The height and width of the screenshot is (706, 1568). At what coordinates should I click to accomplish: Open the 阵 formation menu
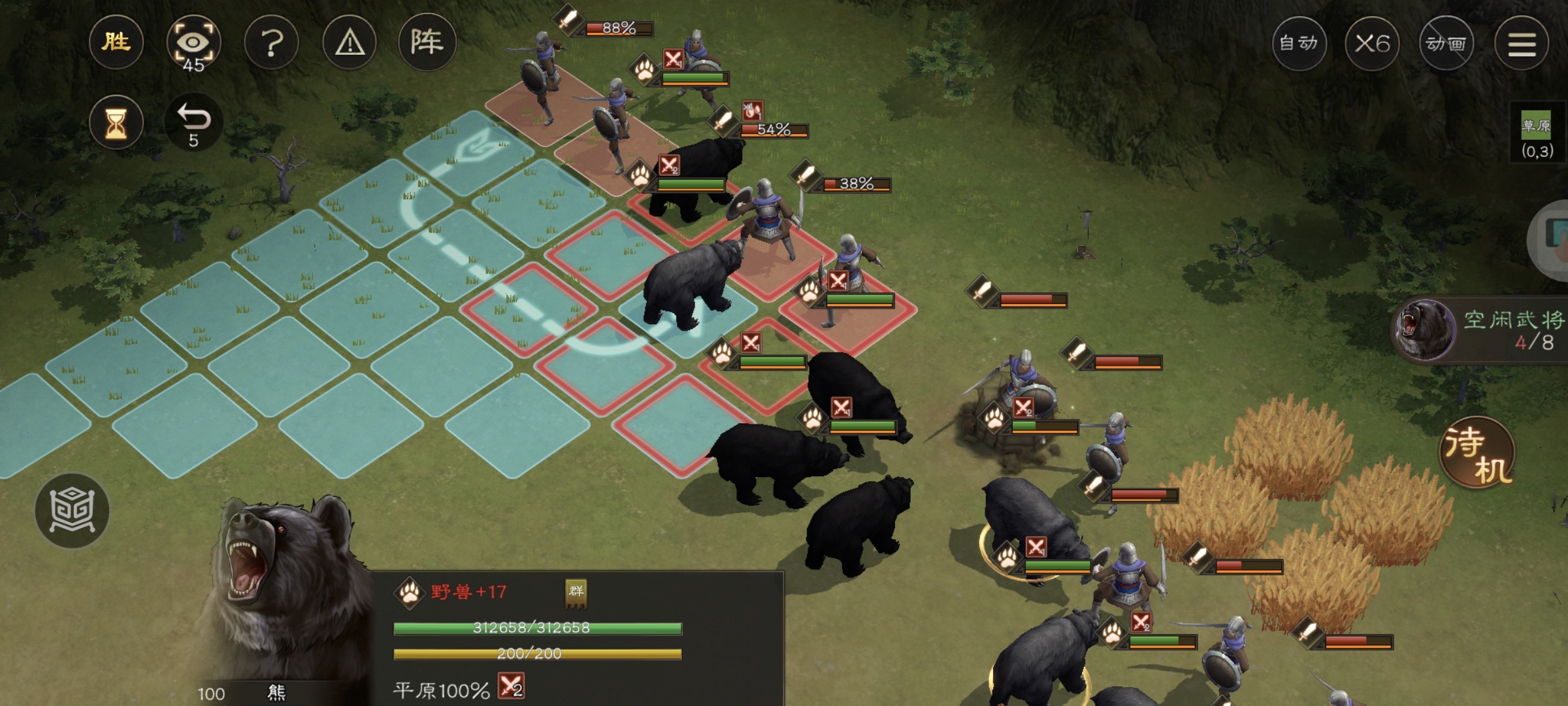pos(427,43)
